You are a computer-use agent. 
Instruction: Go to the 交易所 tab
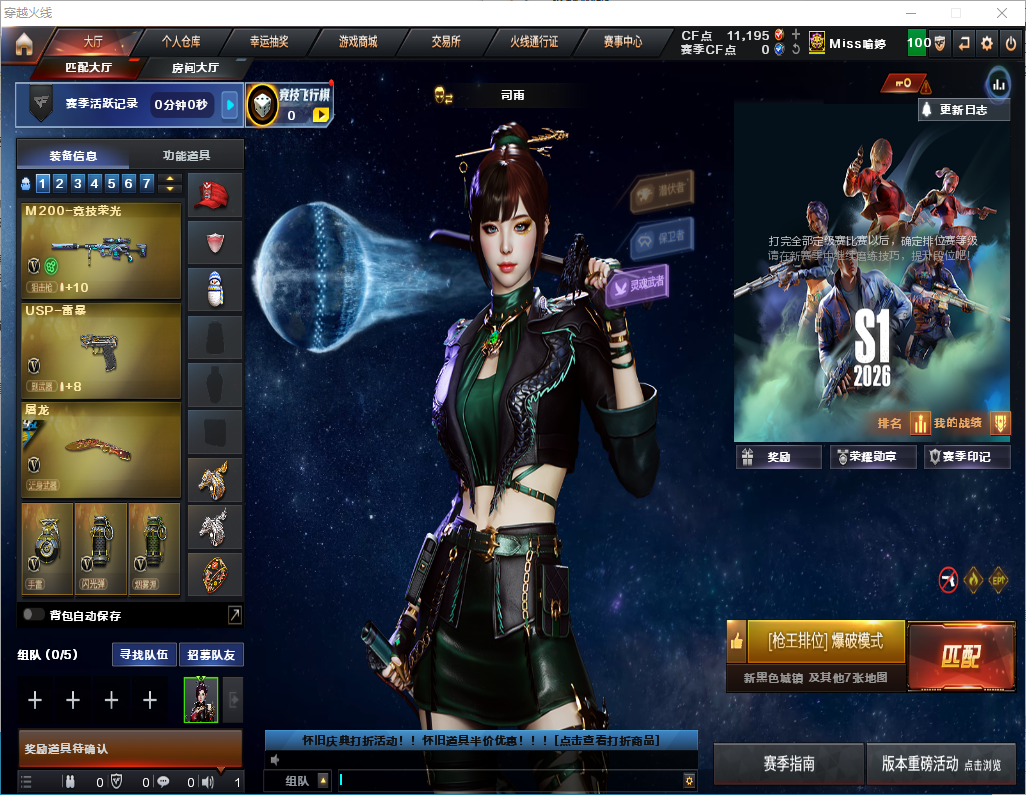[x=446, y=42]
